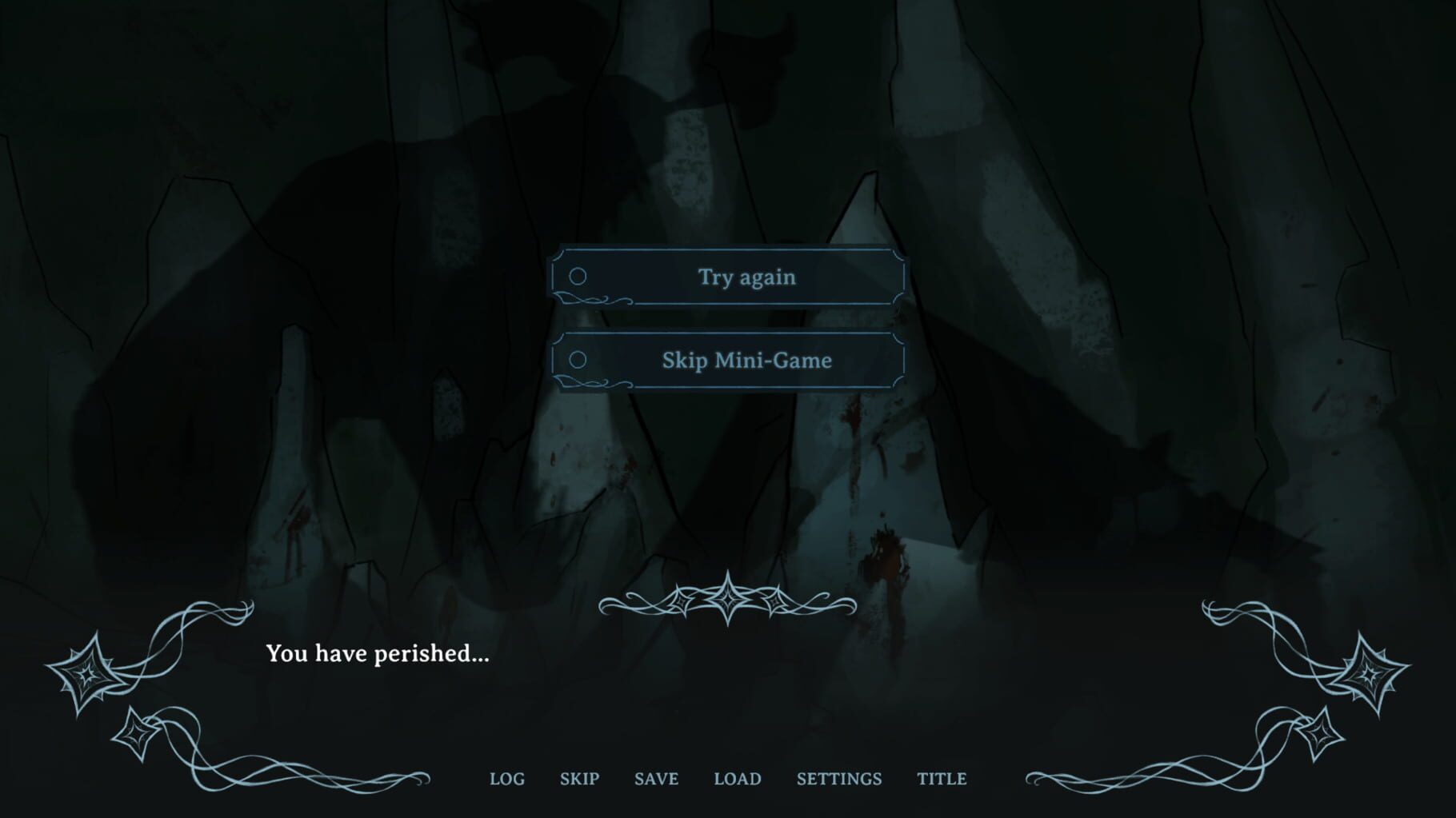Open the SAVE screen
This screenshot has height=818, width=1456.
(x=655, y=780)
